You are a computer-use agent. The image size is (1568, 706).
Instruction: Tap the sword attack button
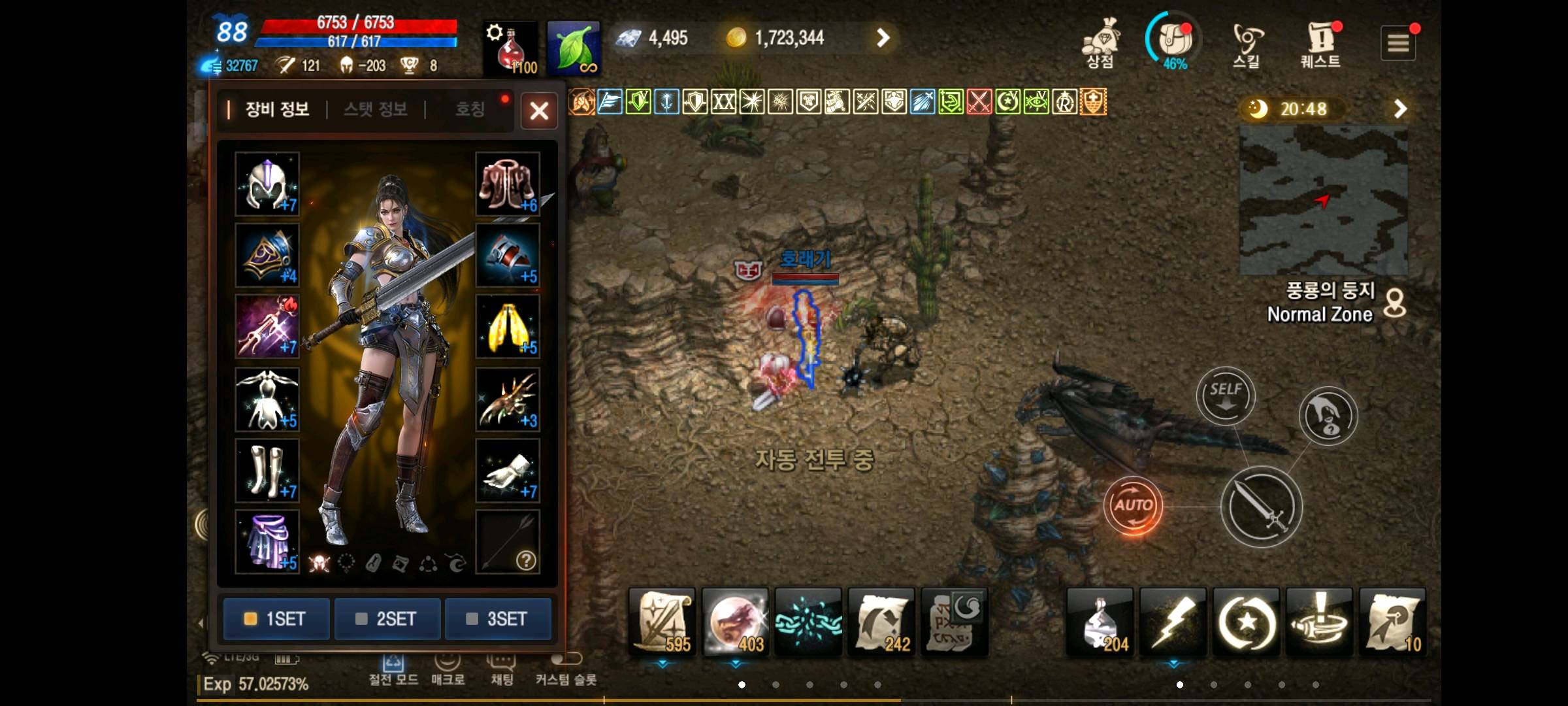click(1261, 507)
